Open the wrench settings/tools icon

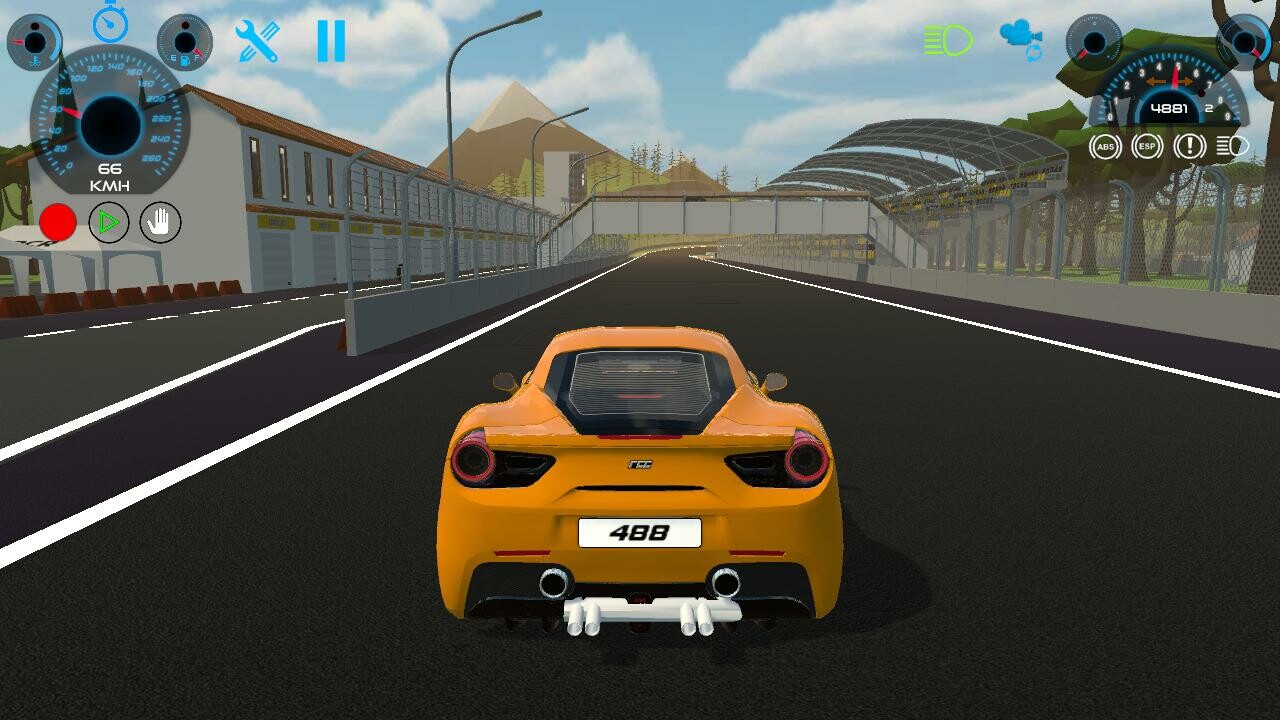point(258,38)
